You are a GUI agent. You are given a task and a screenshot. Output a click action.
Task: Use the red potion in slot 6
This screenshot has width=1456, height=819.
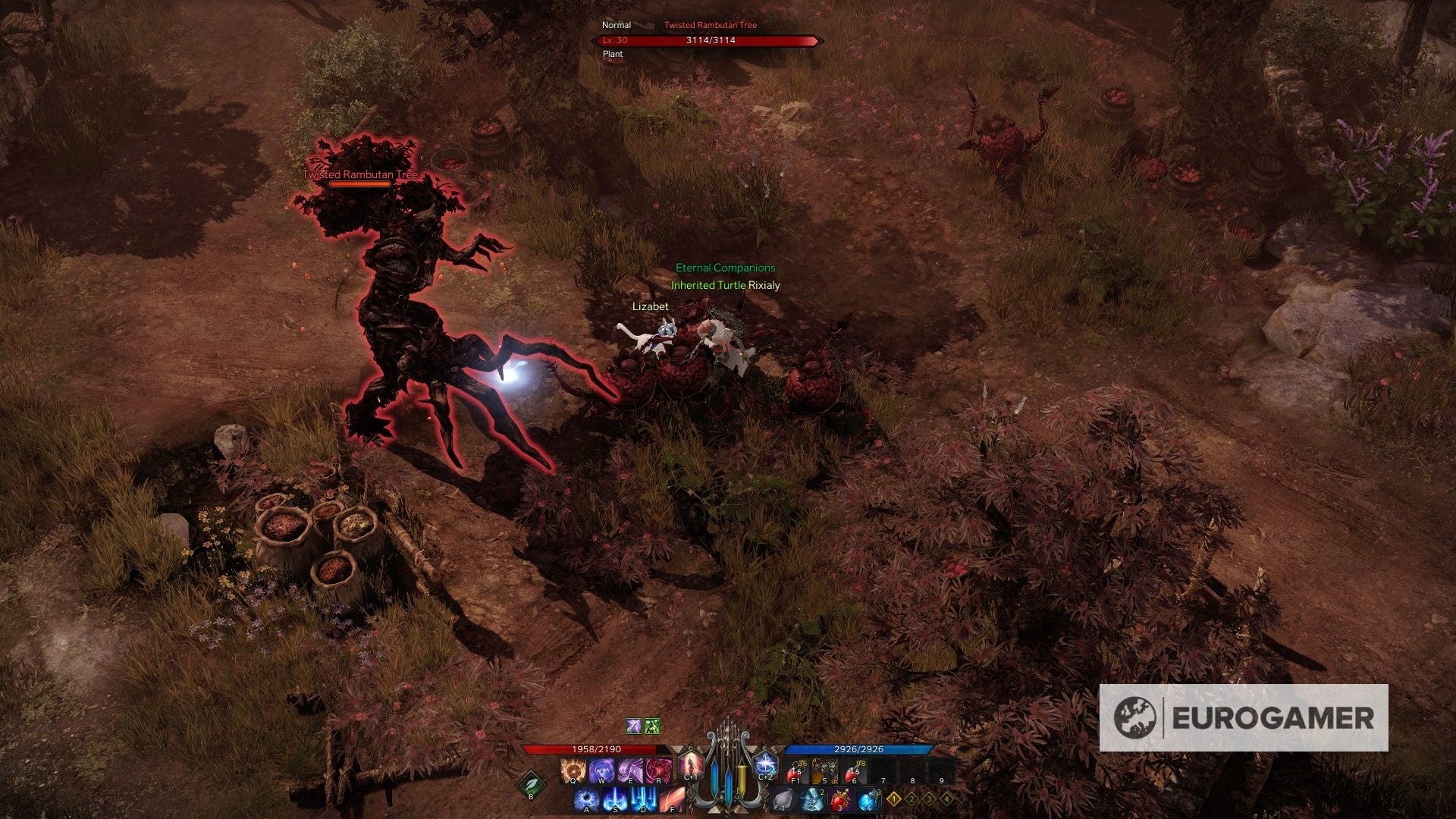[x=855, y=770]
